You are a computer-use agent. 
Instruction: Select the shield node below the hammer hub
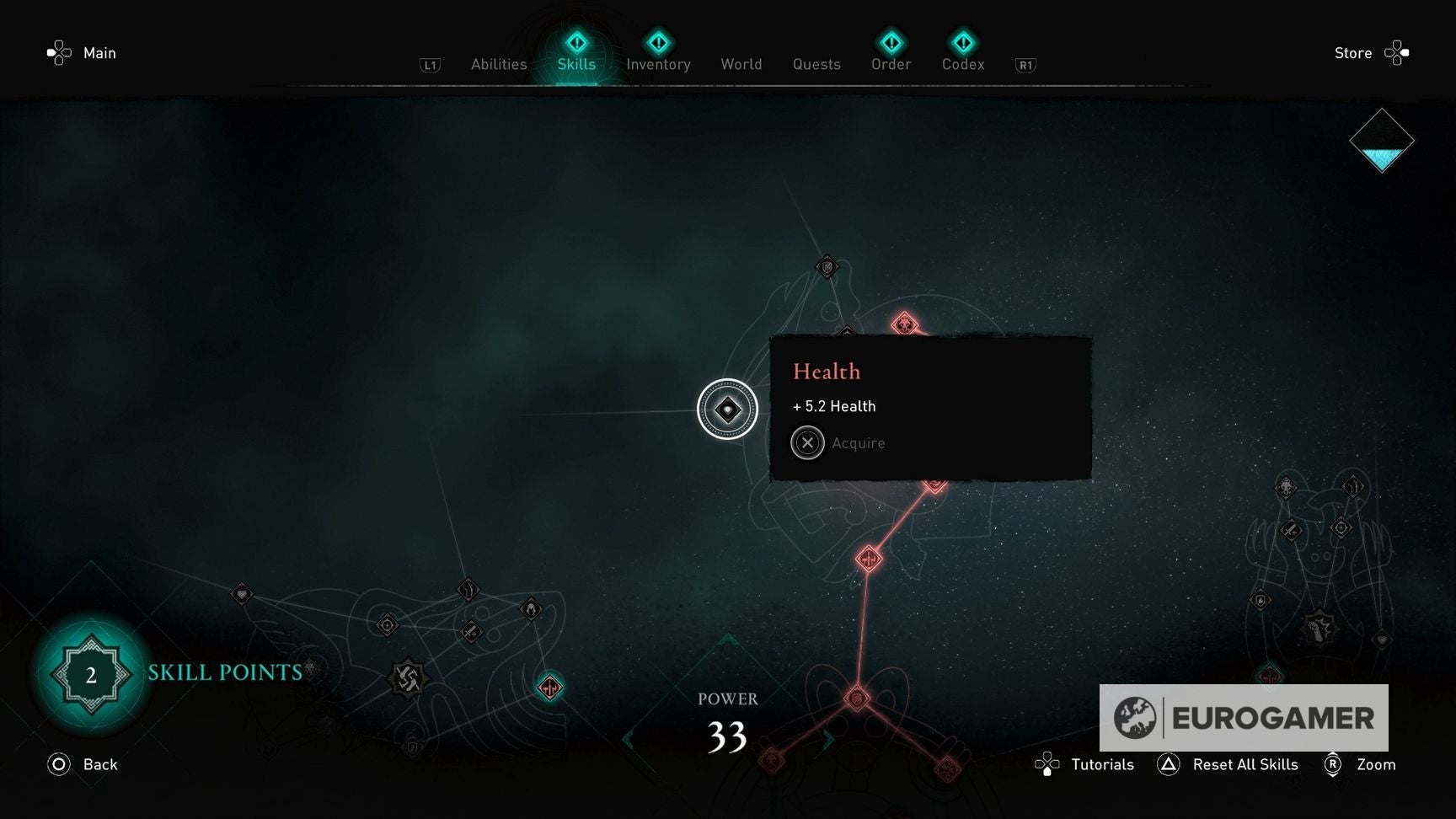[x=413, y=747]
